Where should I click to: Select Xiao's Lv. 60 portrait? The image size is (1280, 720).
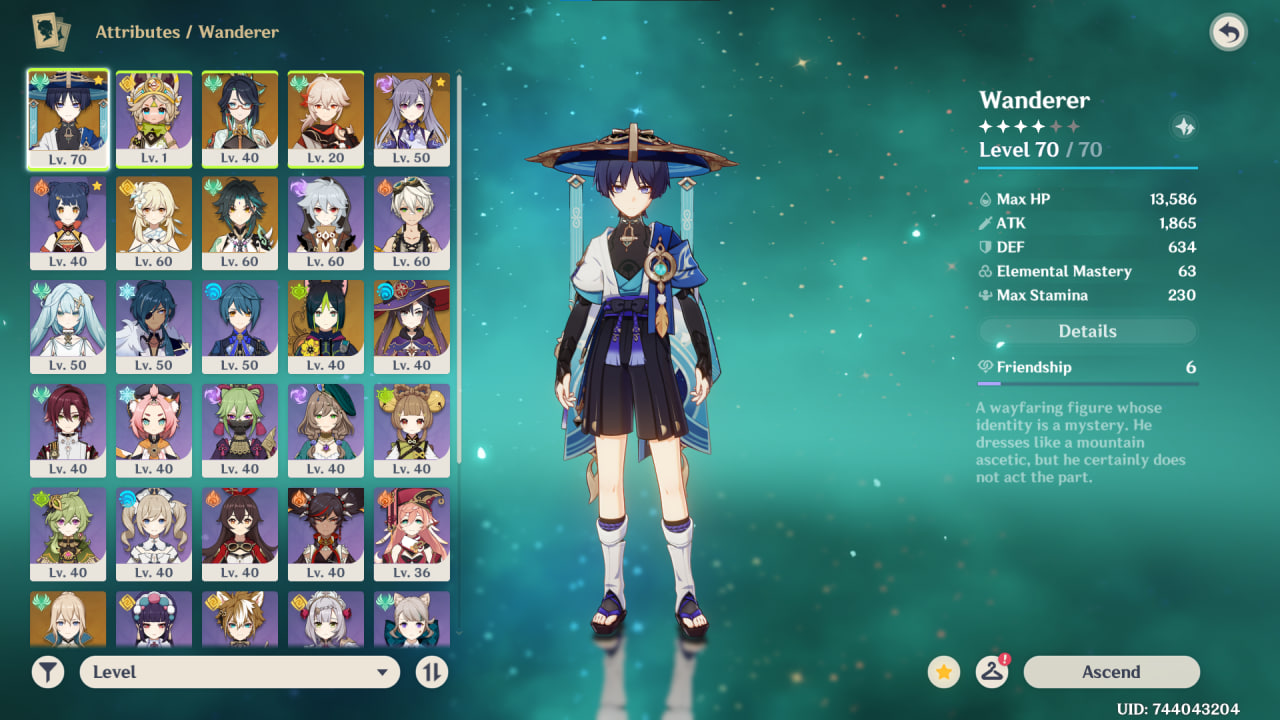click(240, 222)
